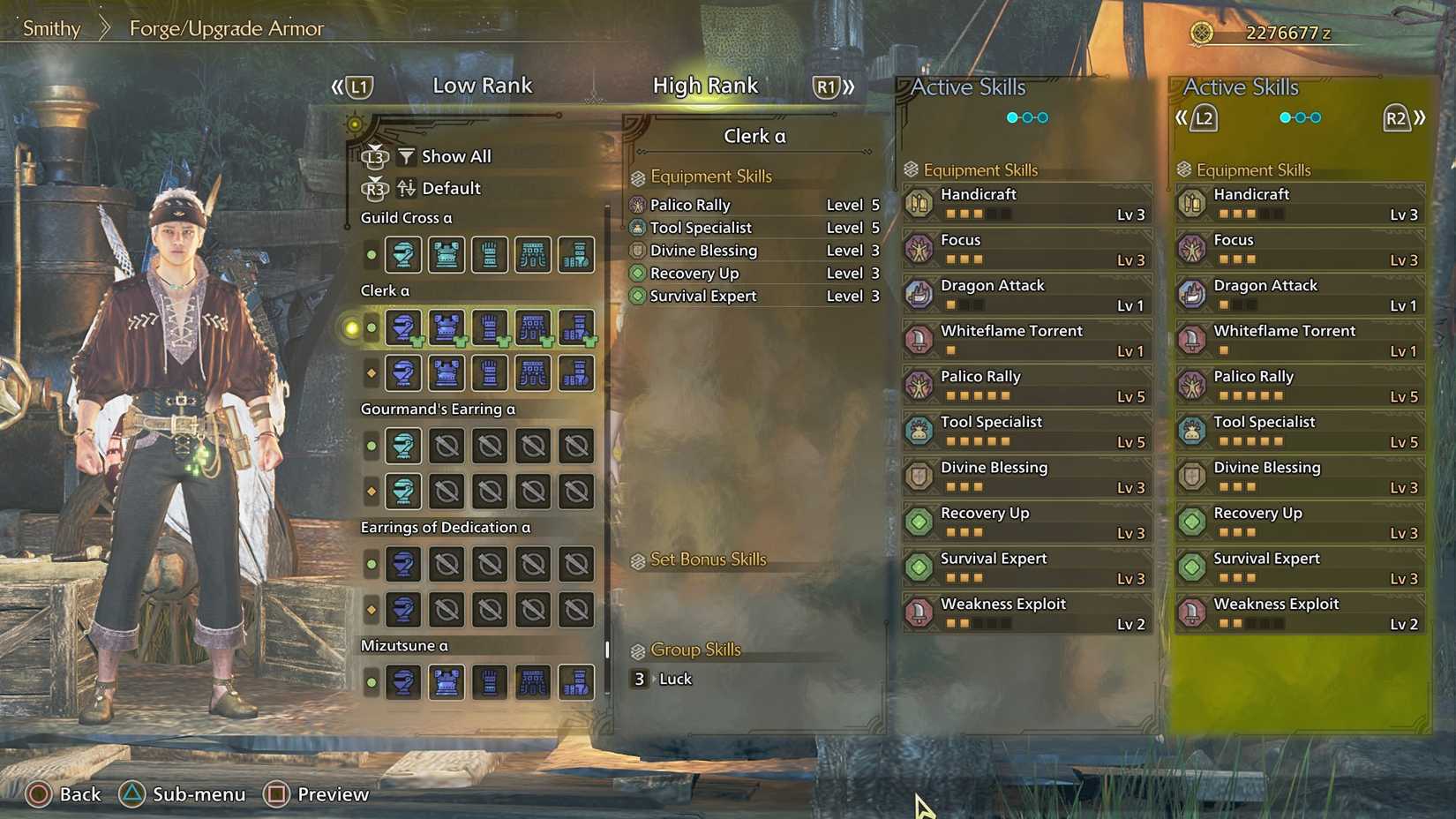Click the Weakness Exploit skill icon

click(x=920, y=613)
